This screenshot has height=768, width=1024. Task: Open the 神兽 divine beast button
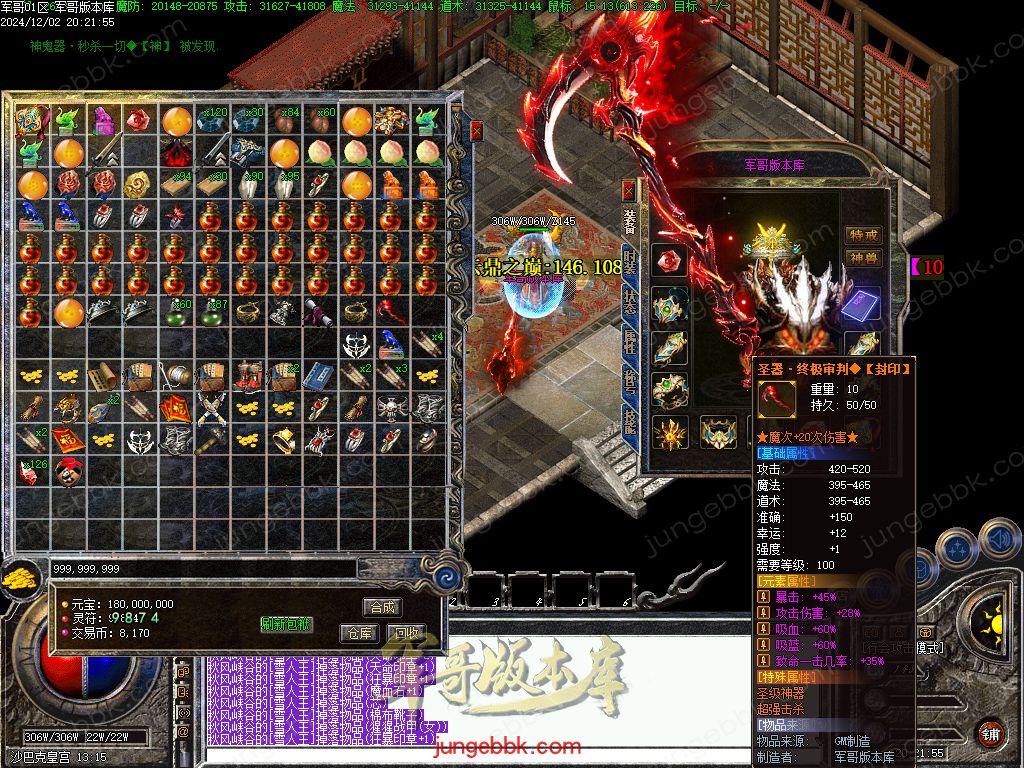click(863, 258)
